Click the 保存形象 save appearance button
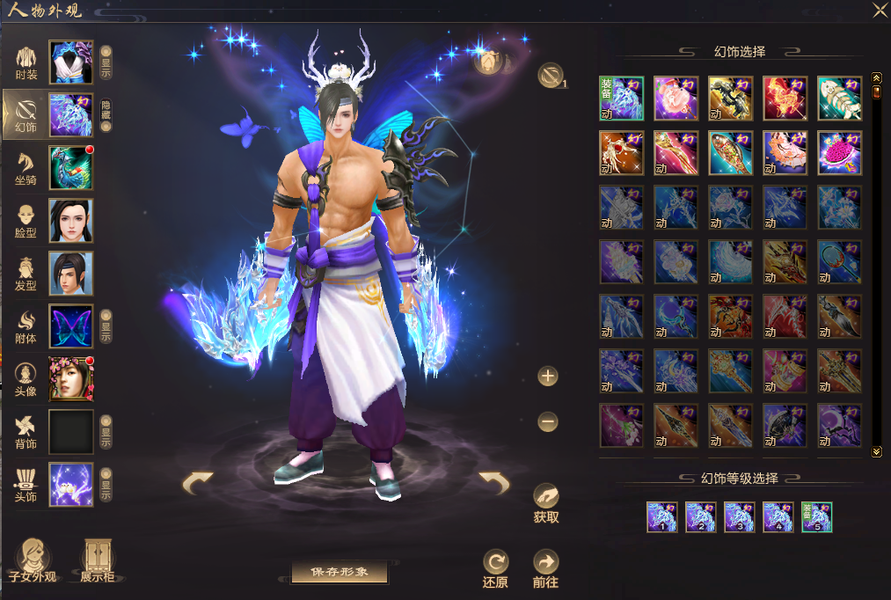The height and width of the screenshot is (600, 891). [x=339, y=572]
